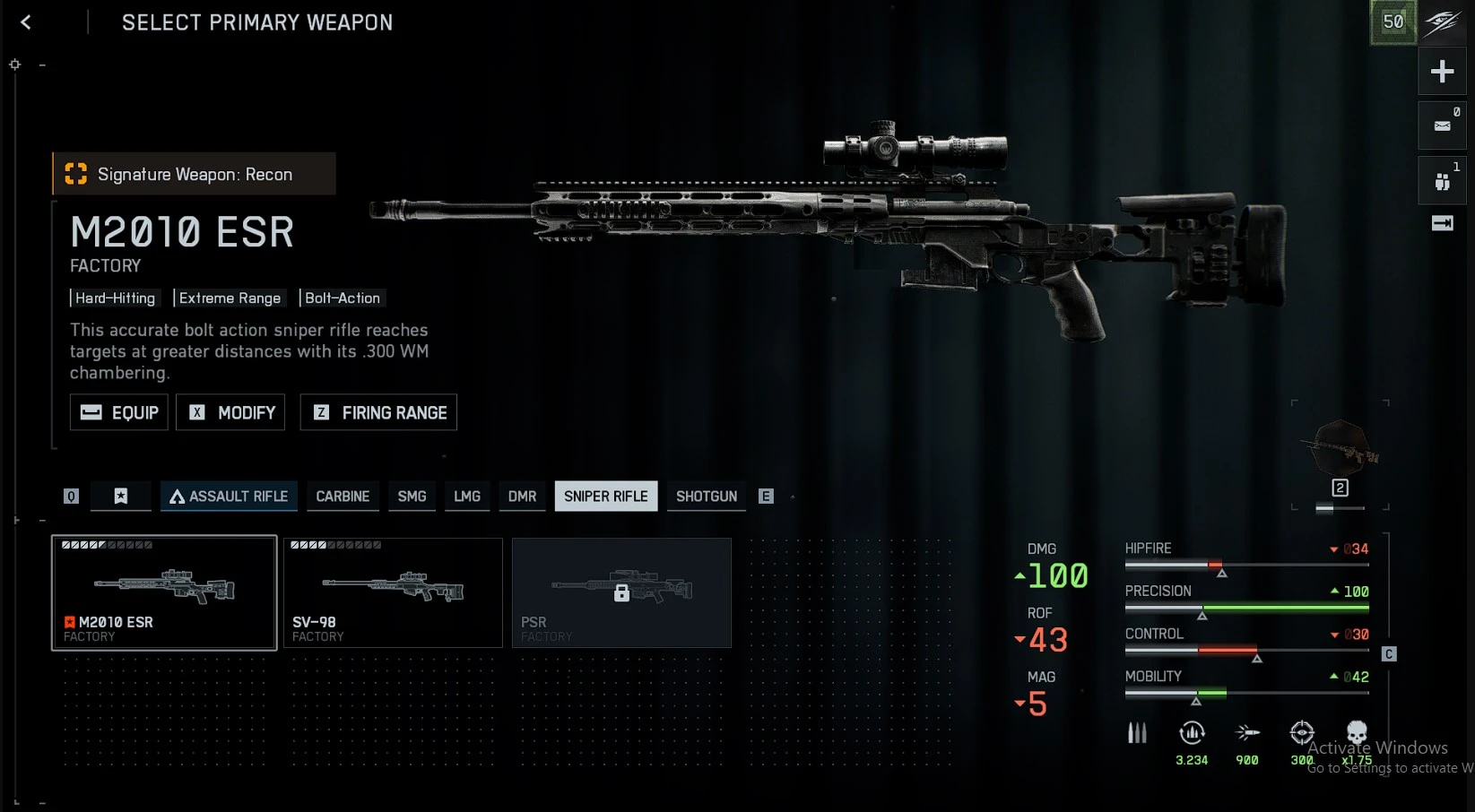Show the SMG weapon category

[412, 497]
